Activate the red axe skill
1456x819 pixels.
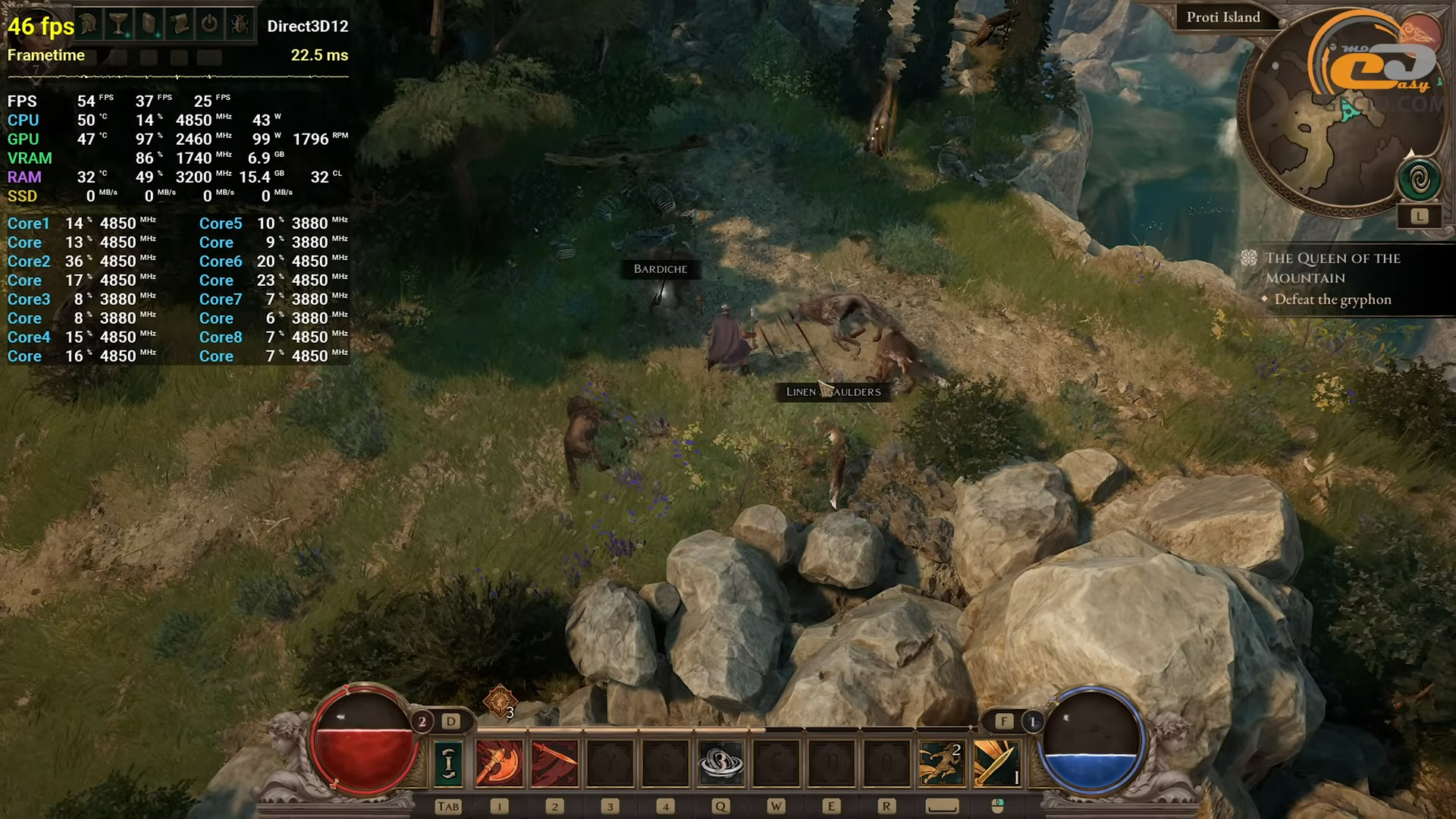pyautogui.click(x=499, y=762)
